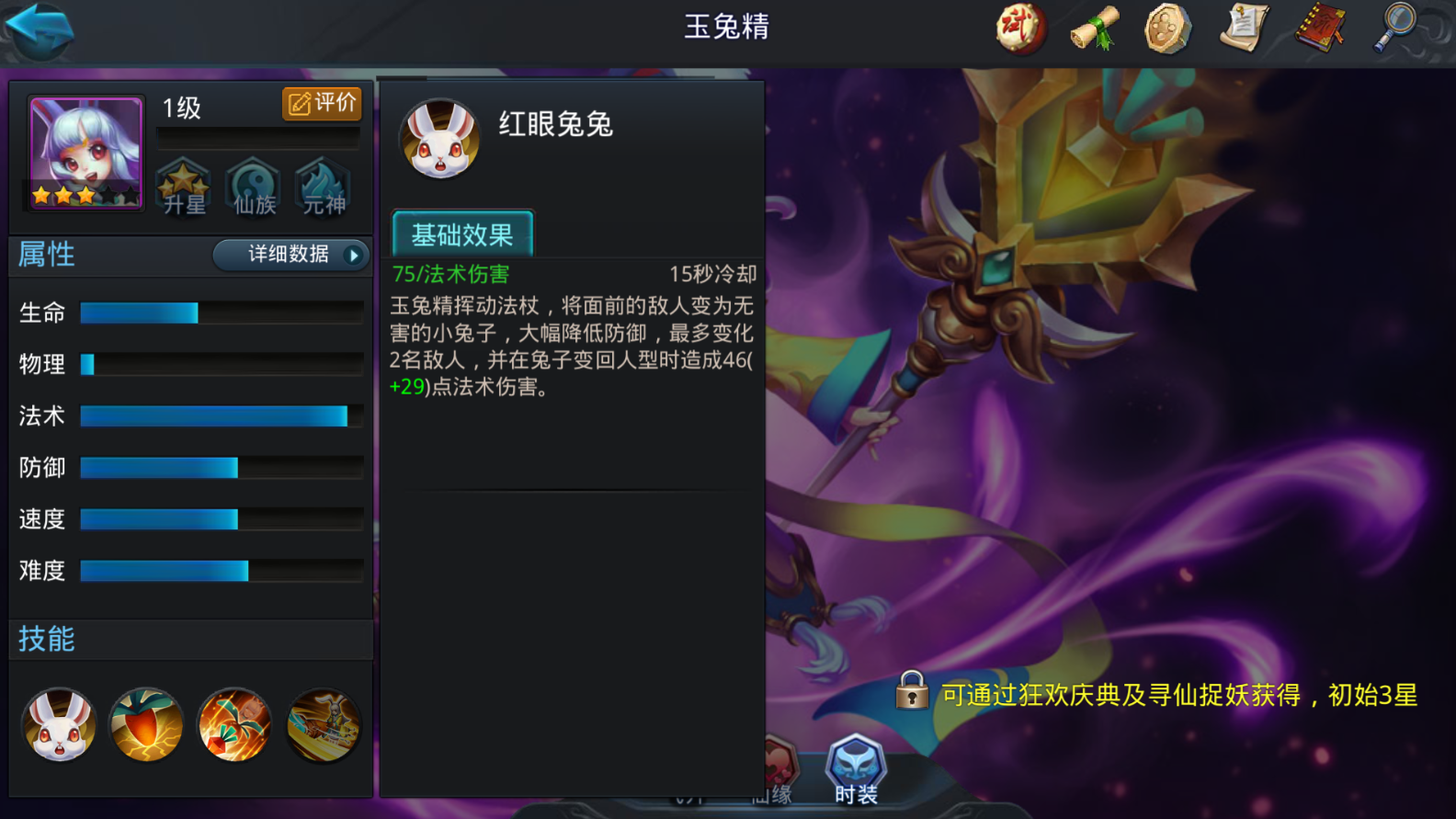The width and height of the screenshot is (1456, 819).
Task: Select the 基础效果 basic effect button
Action: click(462, 233)
